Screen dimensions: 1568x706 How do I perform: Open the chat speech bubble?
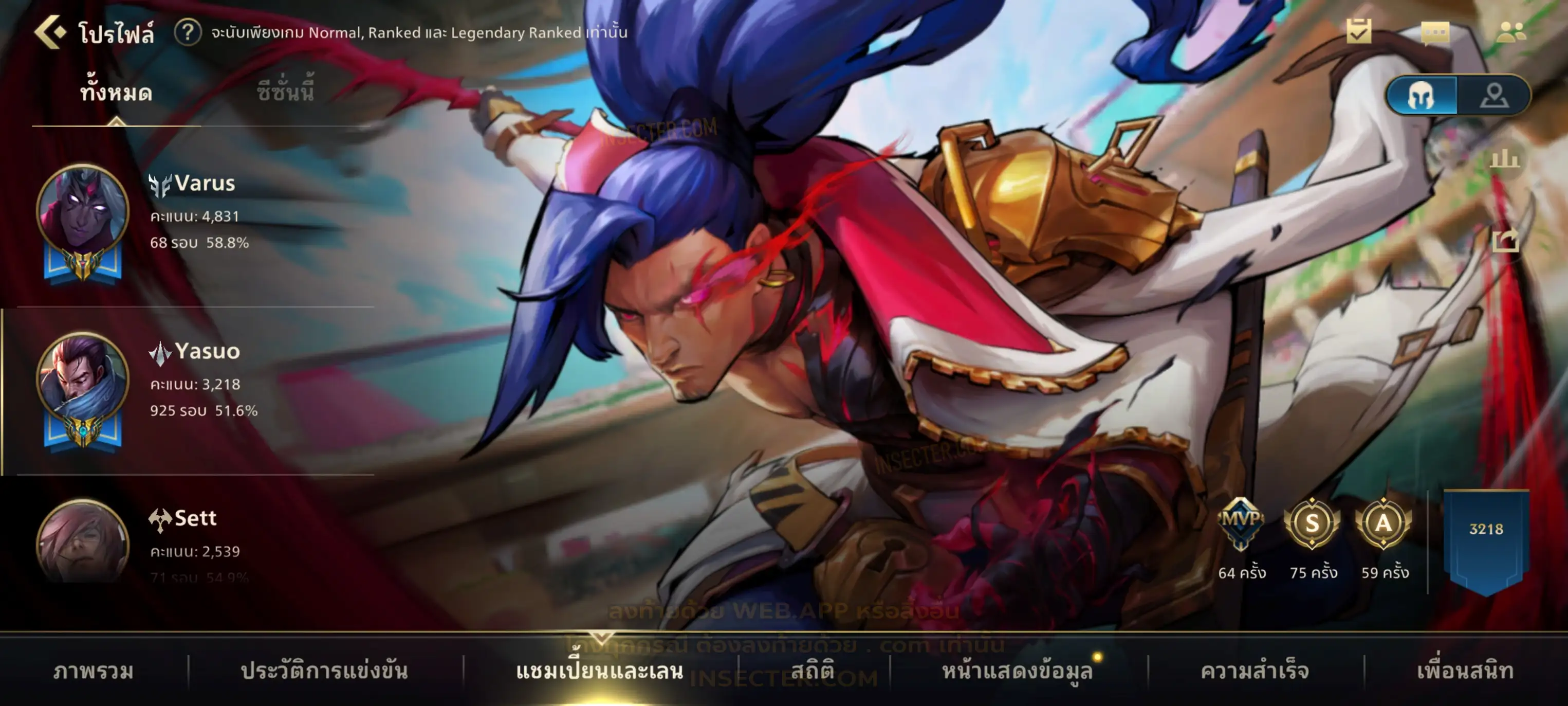(x=1435, y=32)
